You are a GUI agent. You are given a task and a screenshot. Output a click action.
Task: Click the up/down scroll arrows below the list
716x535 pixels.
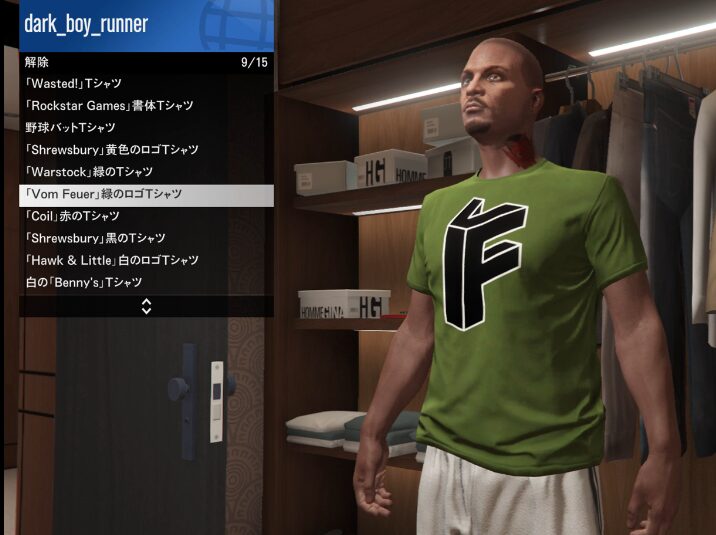146,306
